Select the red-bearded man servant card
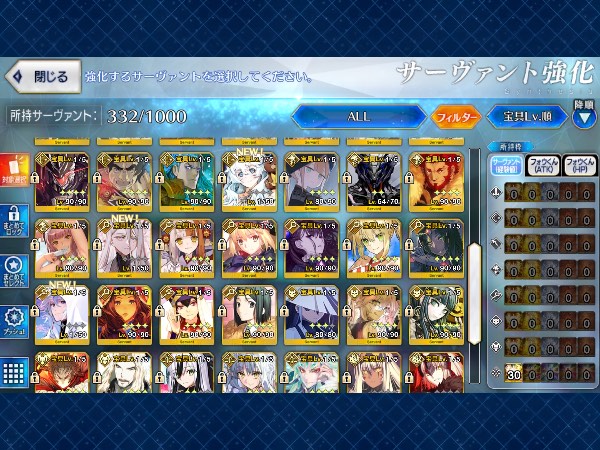Screen dimensions: 600x450 point(432,178)
